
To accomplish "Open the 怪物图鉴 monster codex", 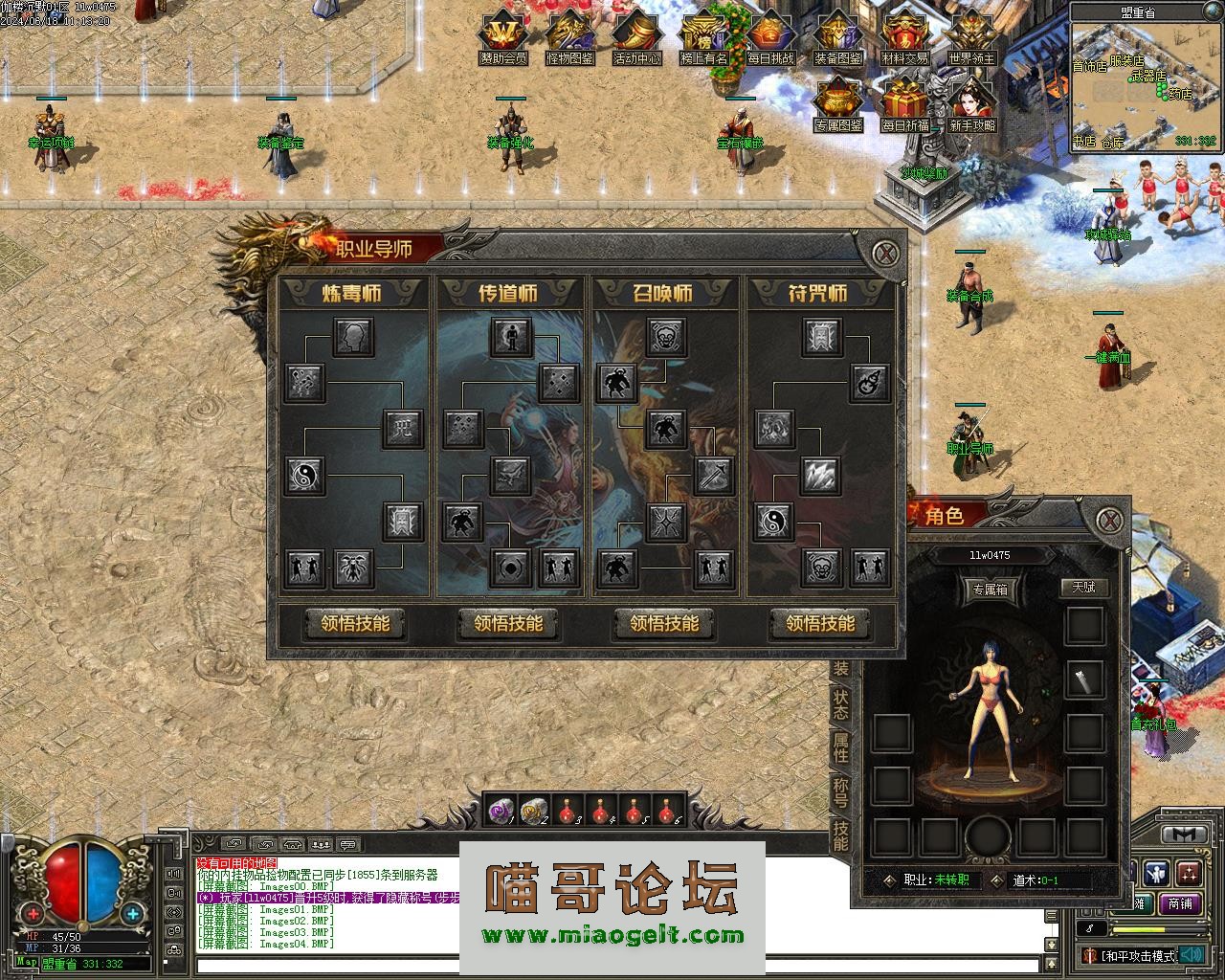I will point(569,38).
